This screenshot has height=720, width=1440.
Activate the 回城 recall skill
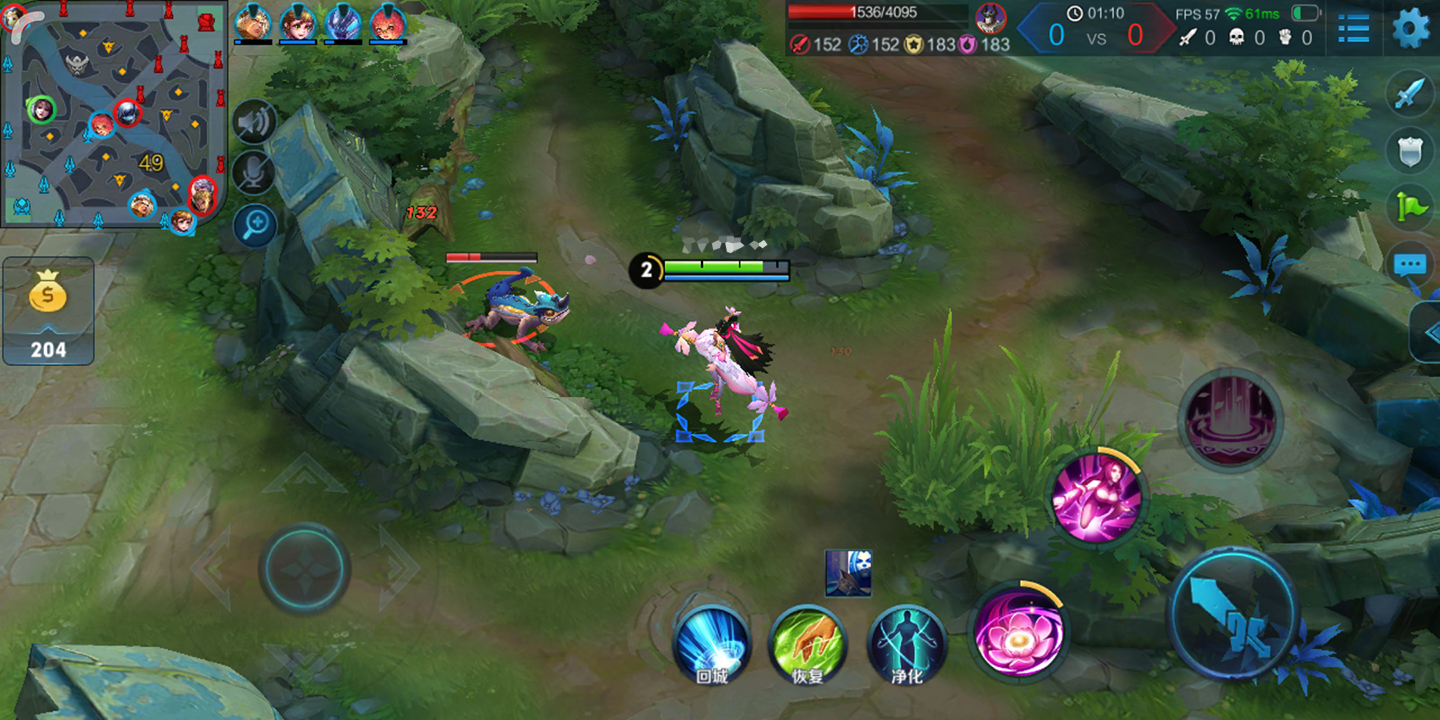click(x=711, y=643)
